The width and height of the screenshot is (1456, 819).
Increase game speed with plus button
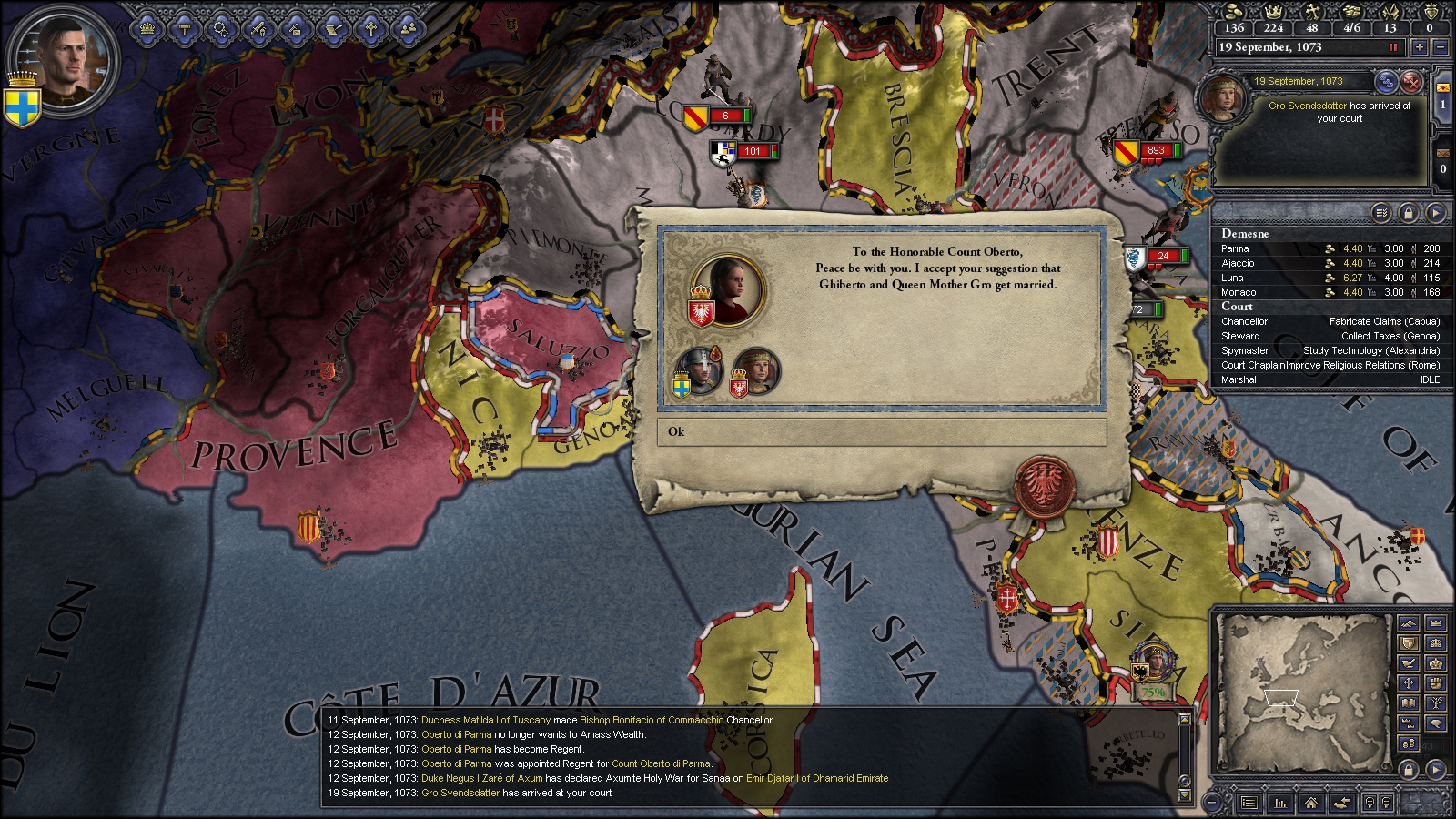tap(1420, 47)
